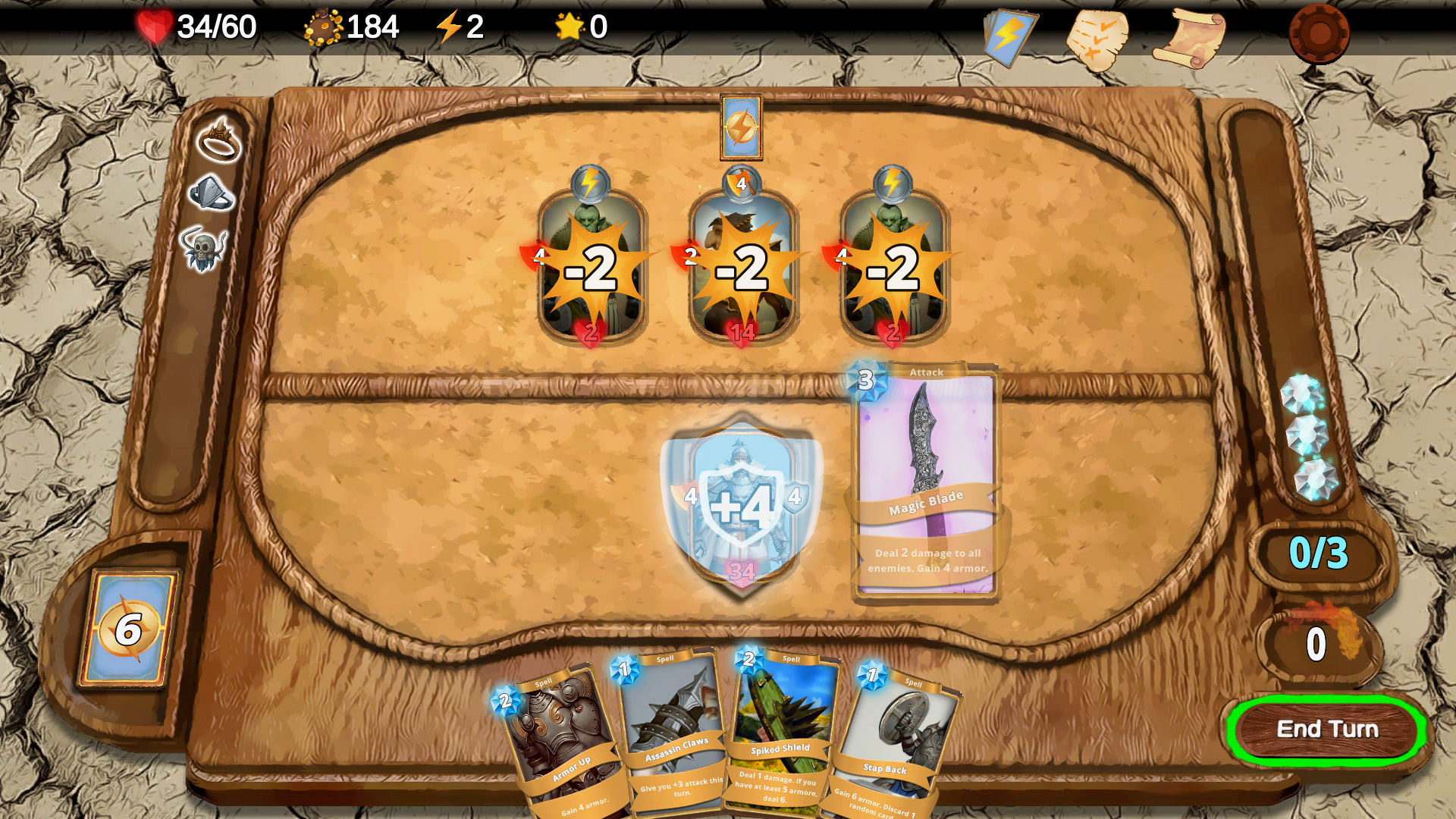Click the lightning energy counter icon
This screenshot has height=819, width=1456.
[448, 28]
